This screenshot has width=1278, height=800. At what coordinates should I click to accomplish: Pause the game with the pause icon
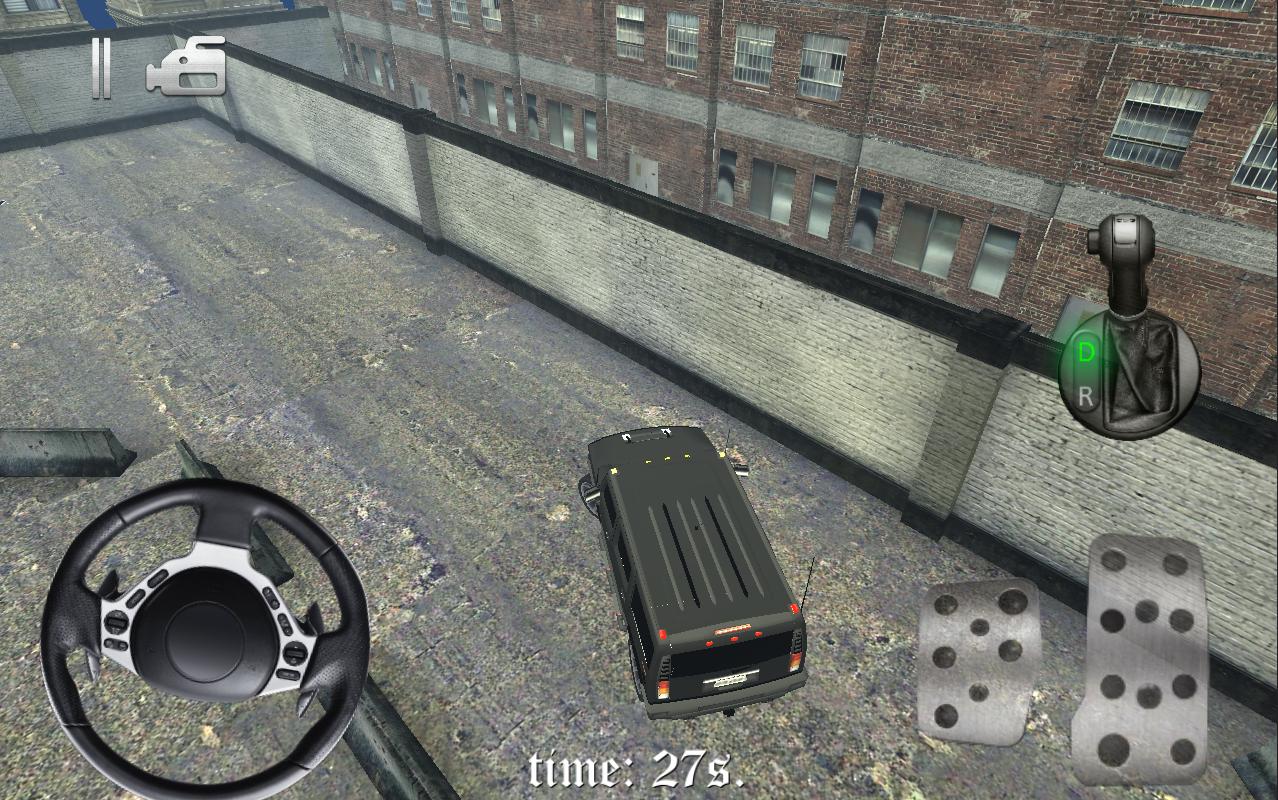click(101, 68)
